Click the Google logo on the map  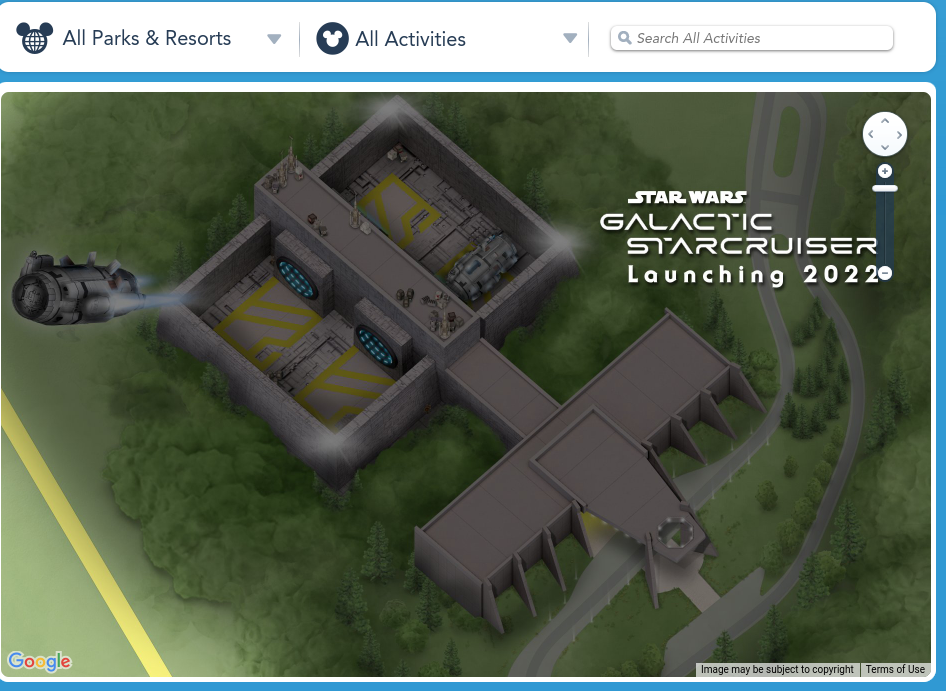40,661
